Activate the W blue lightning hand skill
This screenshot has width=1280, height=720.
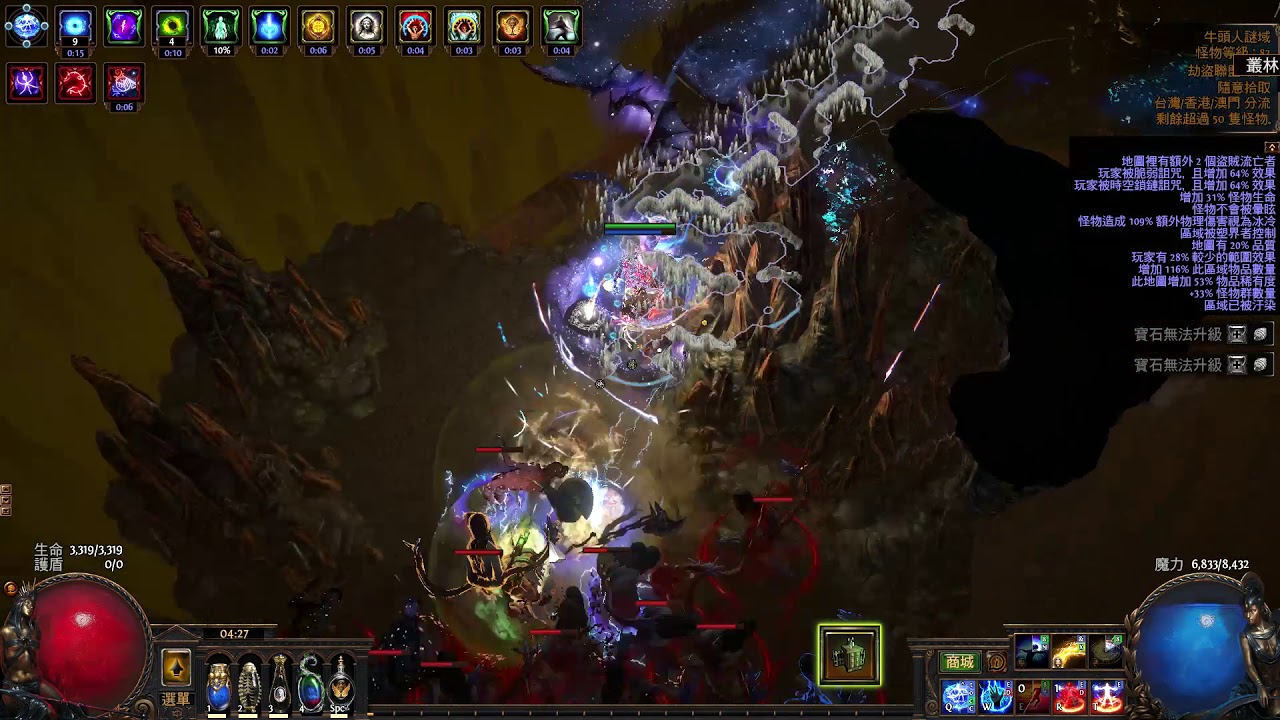click(x=996, y=696)
